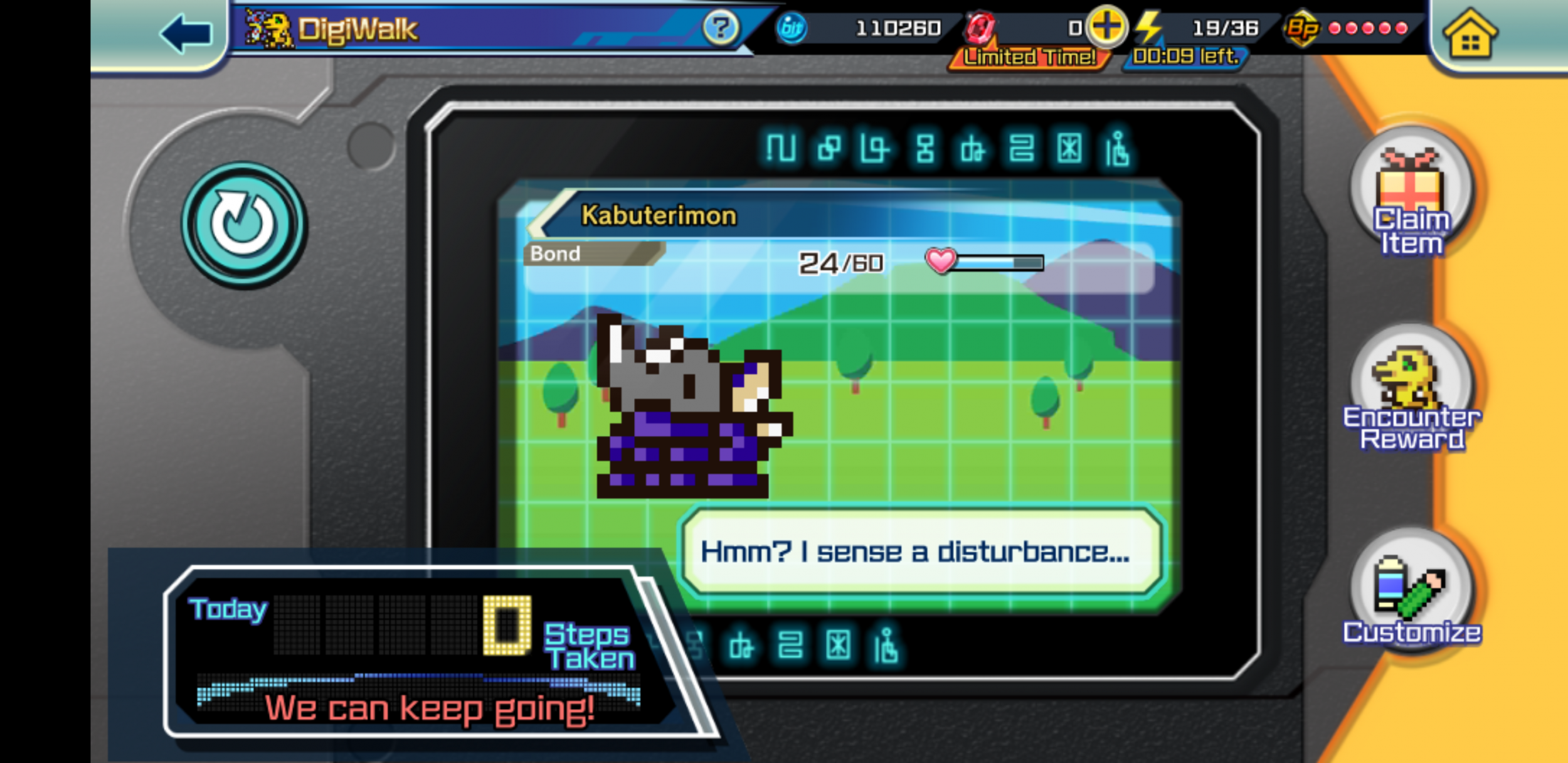
Task: Tap the yellow plus to buy gems
Action: click(x=1106, y=26)
